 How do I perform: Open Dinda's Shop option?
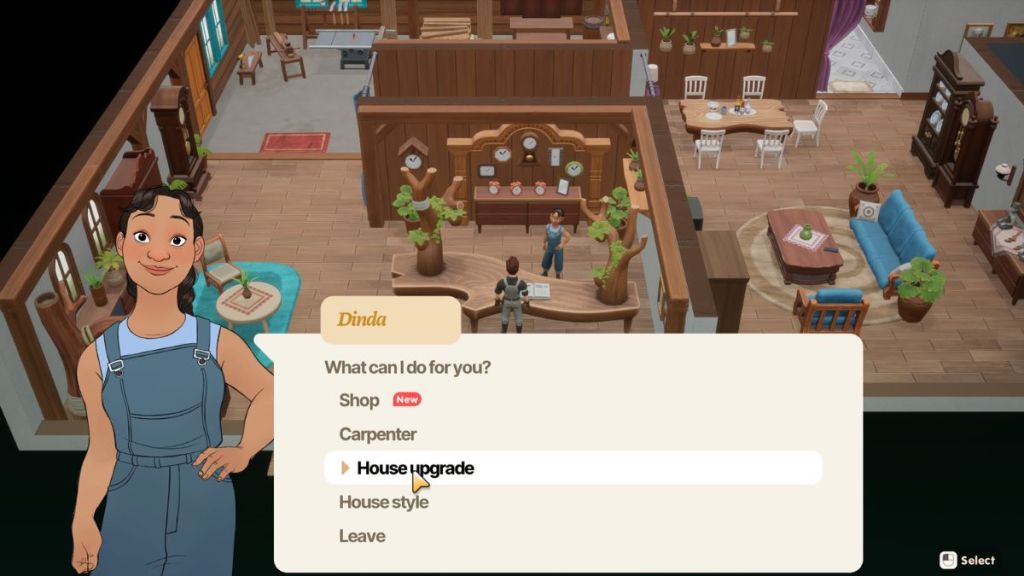[360, 400]
